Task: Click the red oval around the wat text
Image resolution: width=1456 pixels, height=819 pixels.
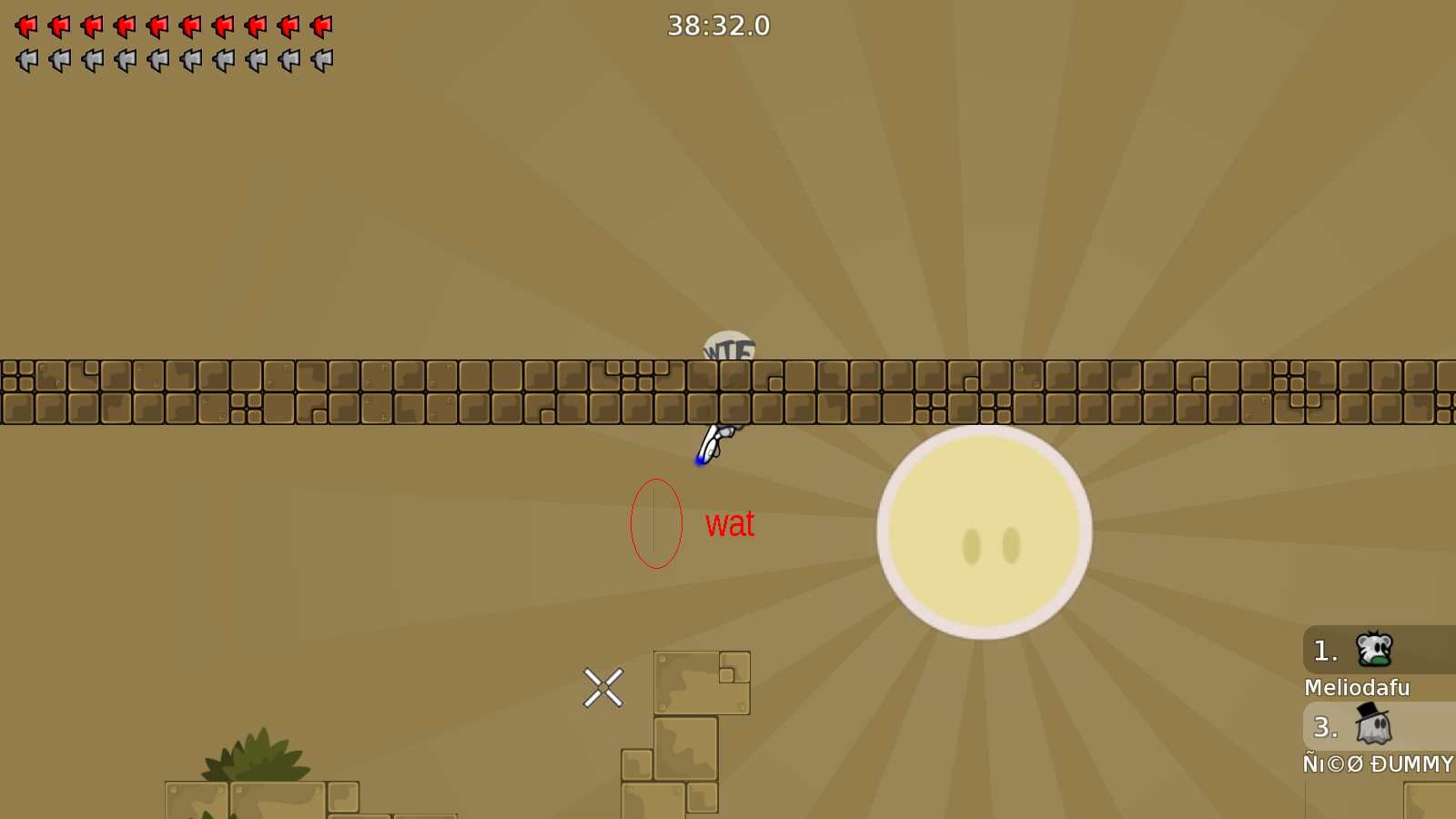Action: click(657, 522)
